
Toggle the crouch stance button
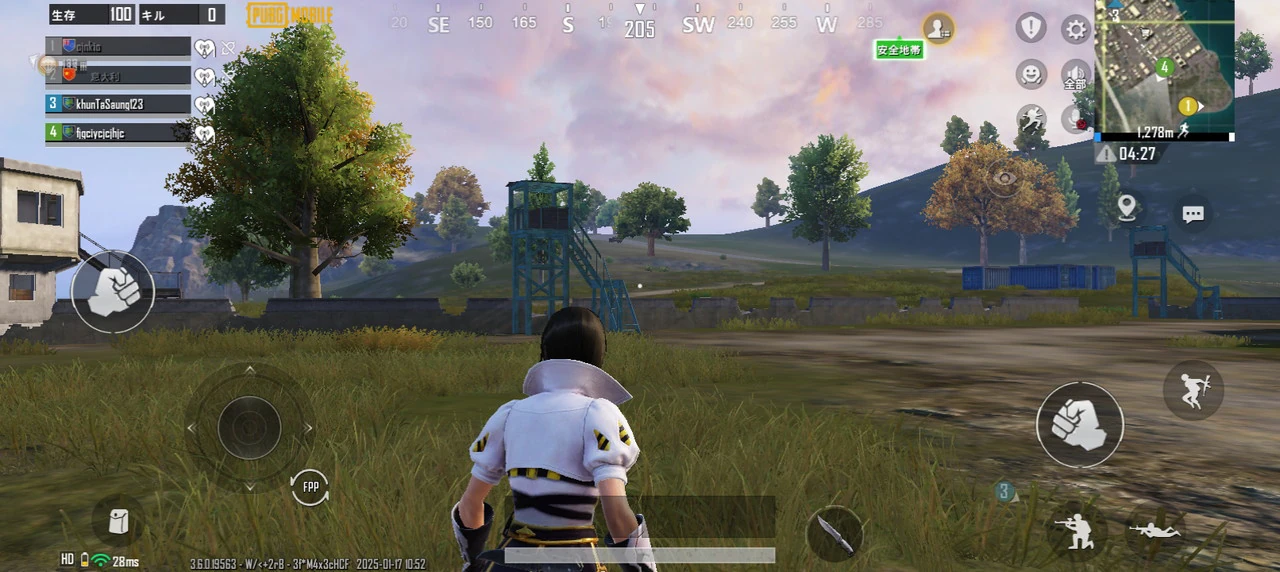(x=1077, y=530)
